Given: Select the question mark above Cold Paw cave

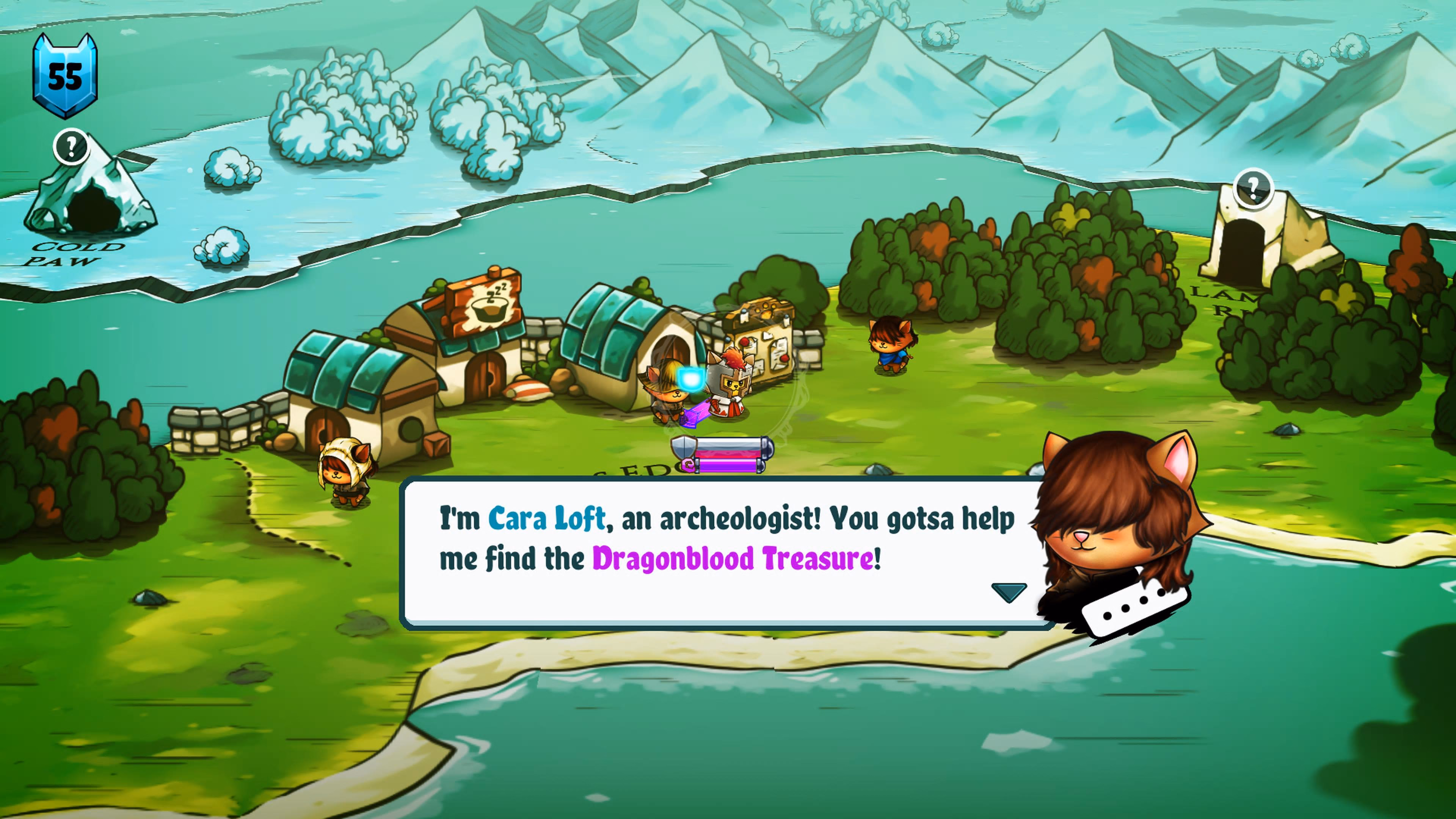Looking at the screenshot, I should [x=71, y=147].
